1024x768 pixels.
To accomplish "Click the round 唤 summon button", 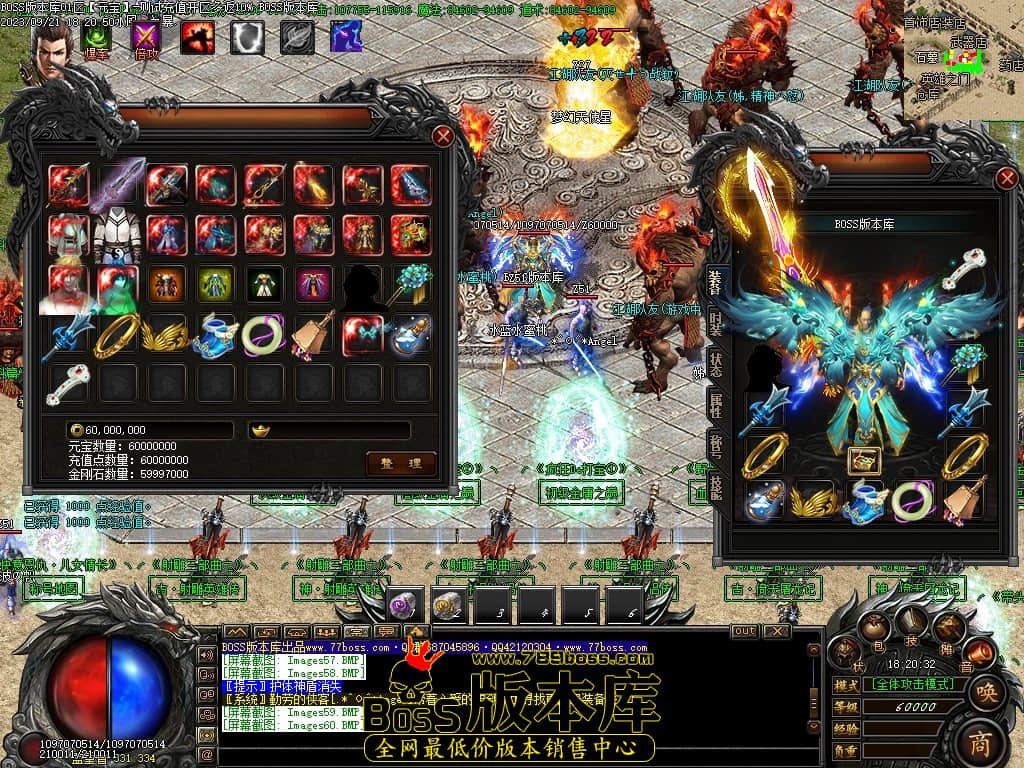I will [986, 692].
